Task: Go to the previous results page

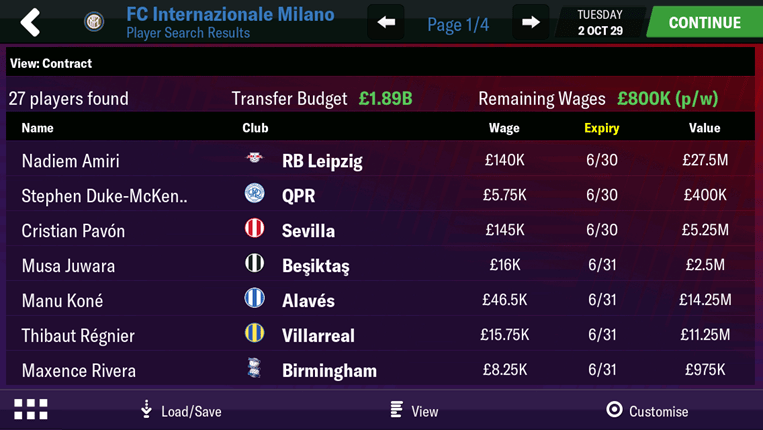Action: tap(386, 22)
